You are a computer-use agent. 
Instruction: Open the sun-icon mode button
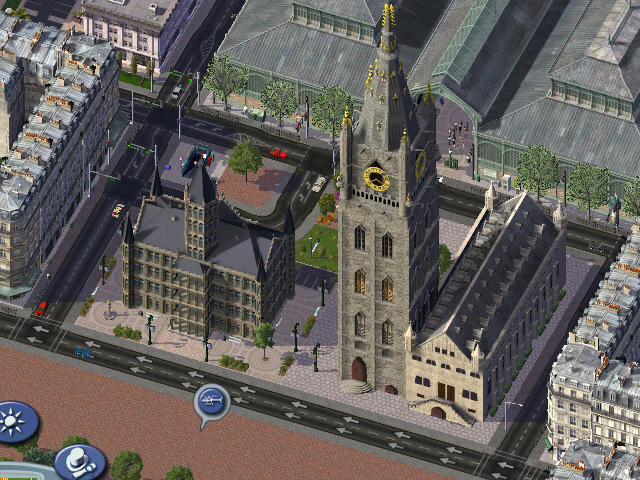[15, 421]
